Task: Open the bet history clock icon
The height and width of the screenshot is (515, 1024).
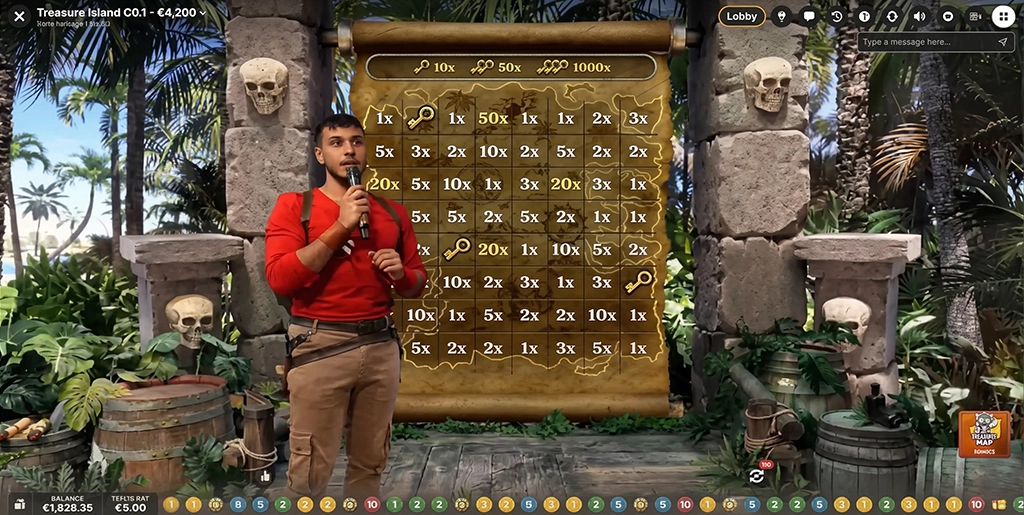Action: tap(837, 16)
